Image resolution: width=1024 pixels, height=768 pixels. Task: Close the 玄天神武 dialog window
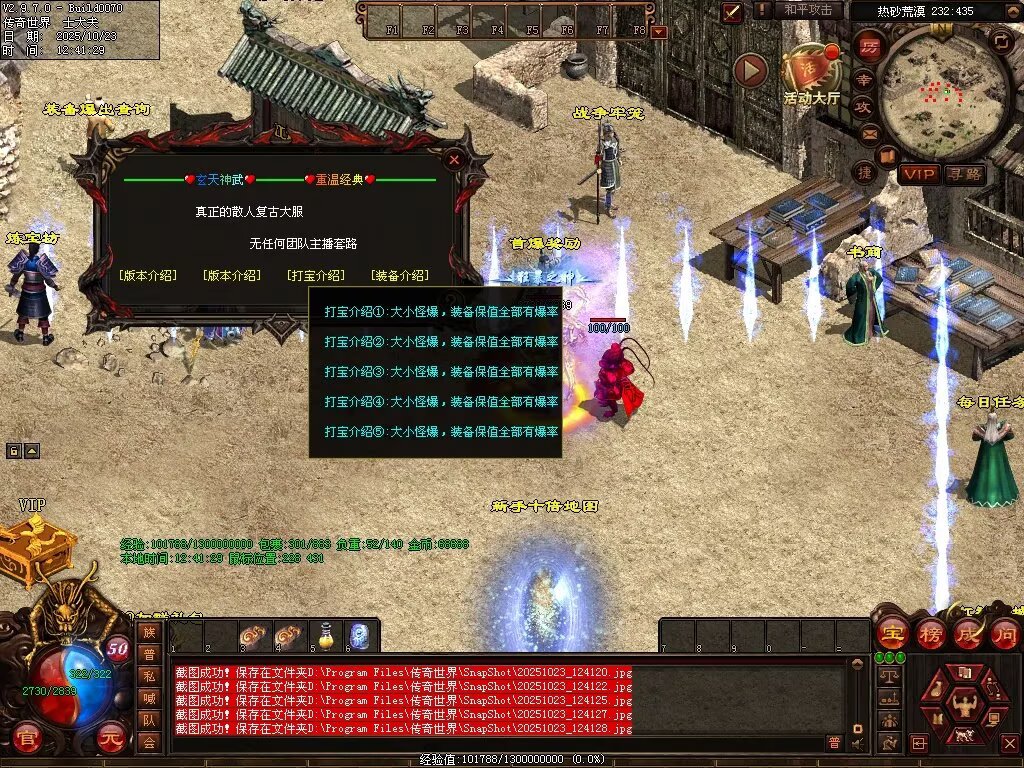click(454, 159)
